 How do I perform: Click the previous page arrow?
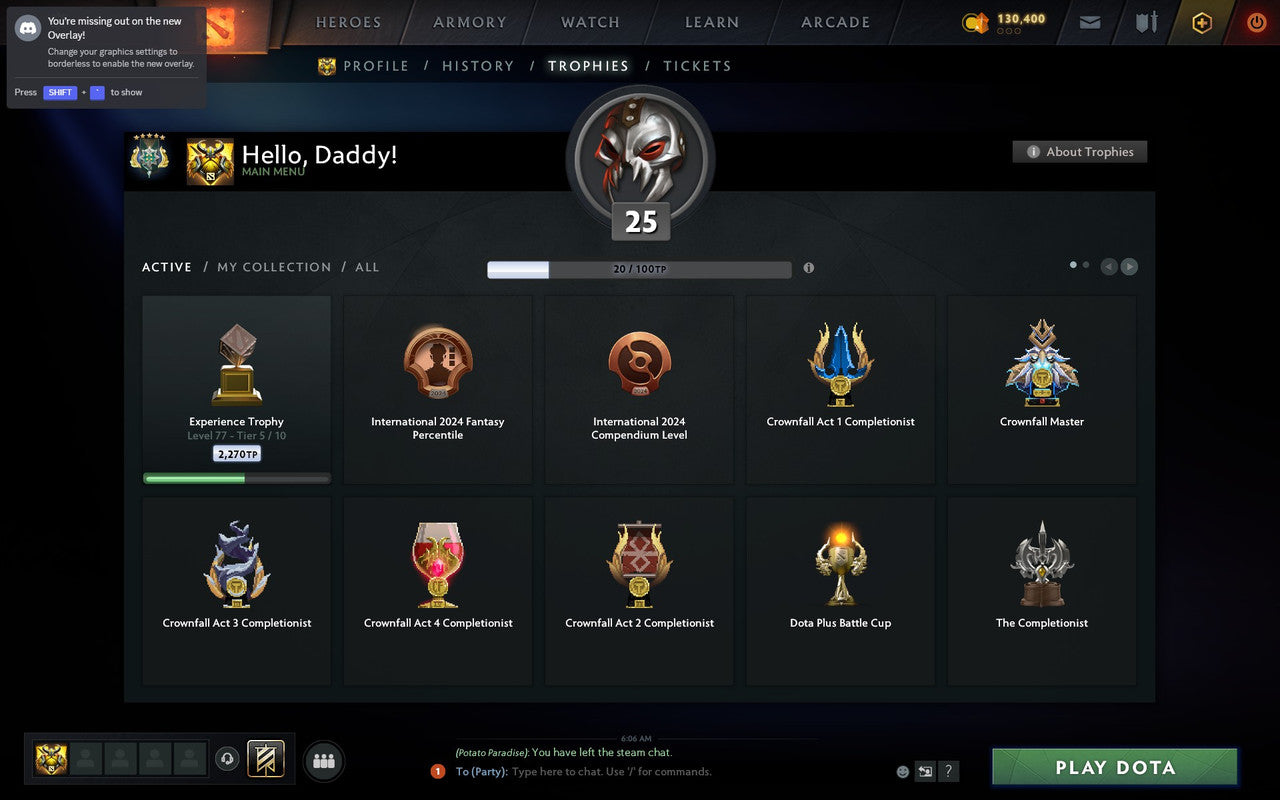(x=1108, y=266)
